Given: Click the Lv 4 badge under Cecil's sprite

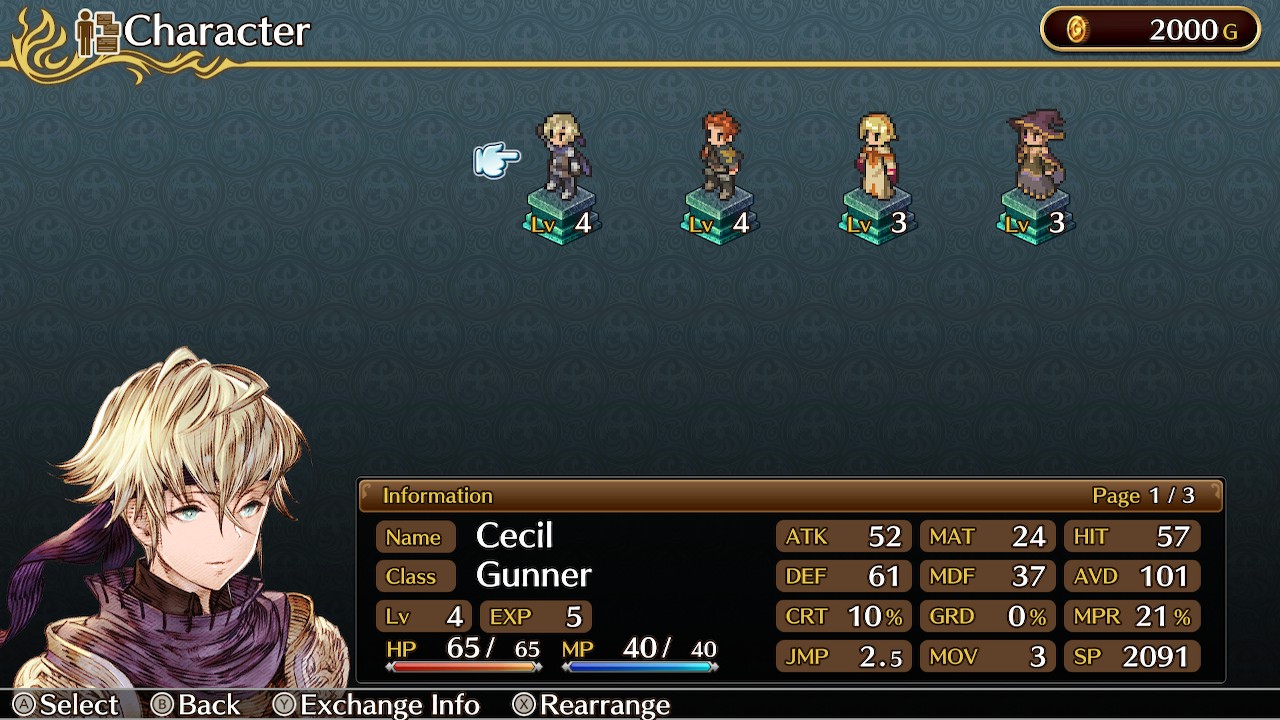Looking at the screenshot, I should (560, 224).
